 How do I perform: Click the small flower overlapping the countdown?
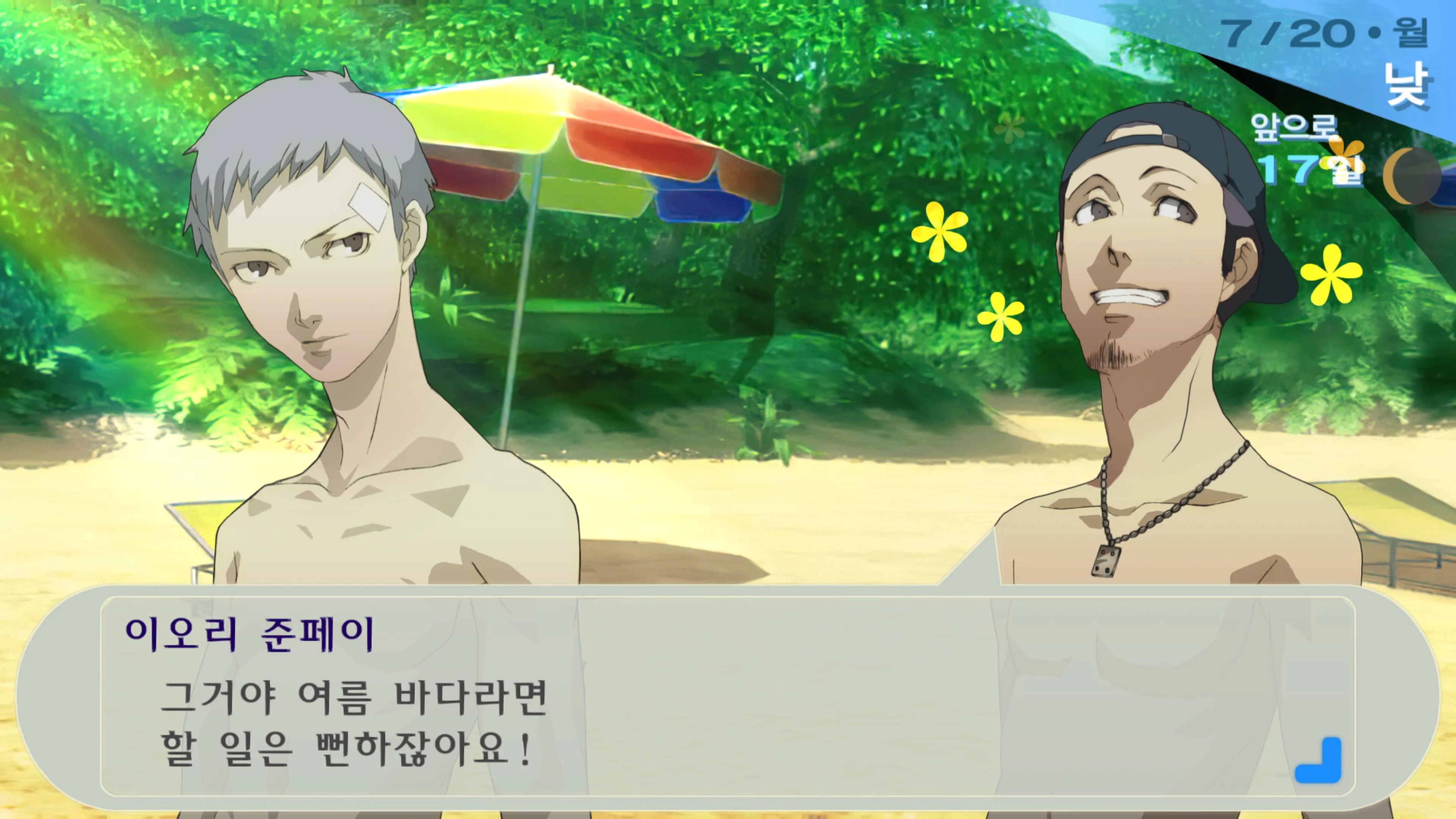[1343, 157]
